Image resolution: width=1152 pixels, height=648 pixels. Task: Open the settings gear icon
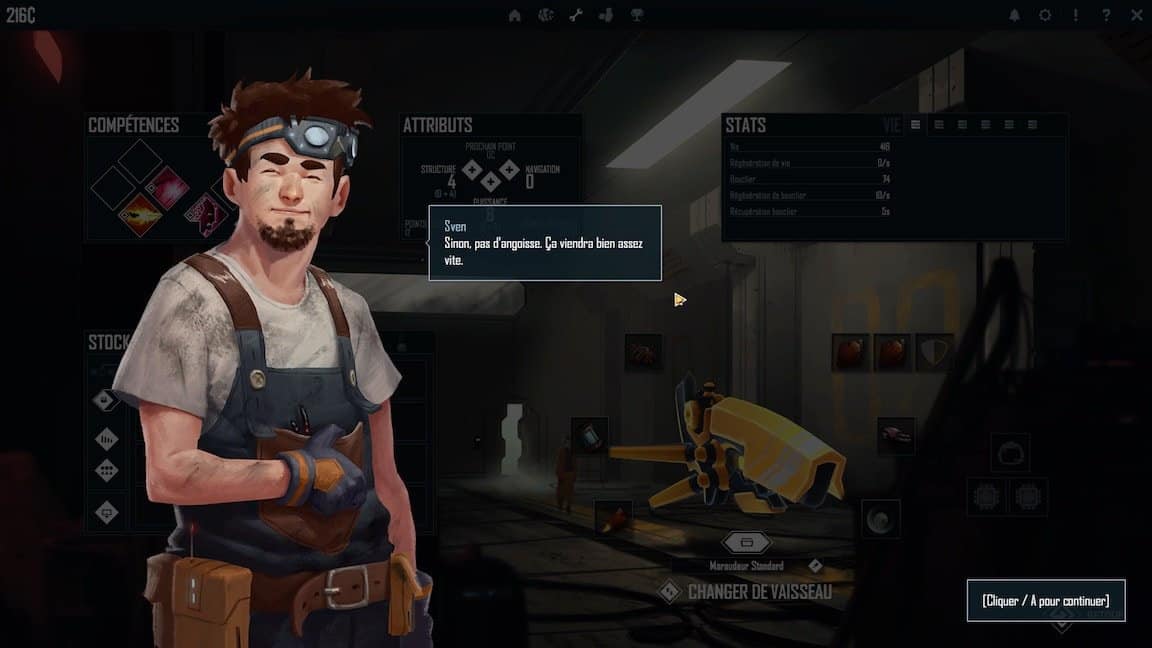coord(1045,15)
